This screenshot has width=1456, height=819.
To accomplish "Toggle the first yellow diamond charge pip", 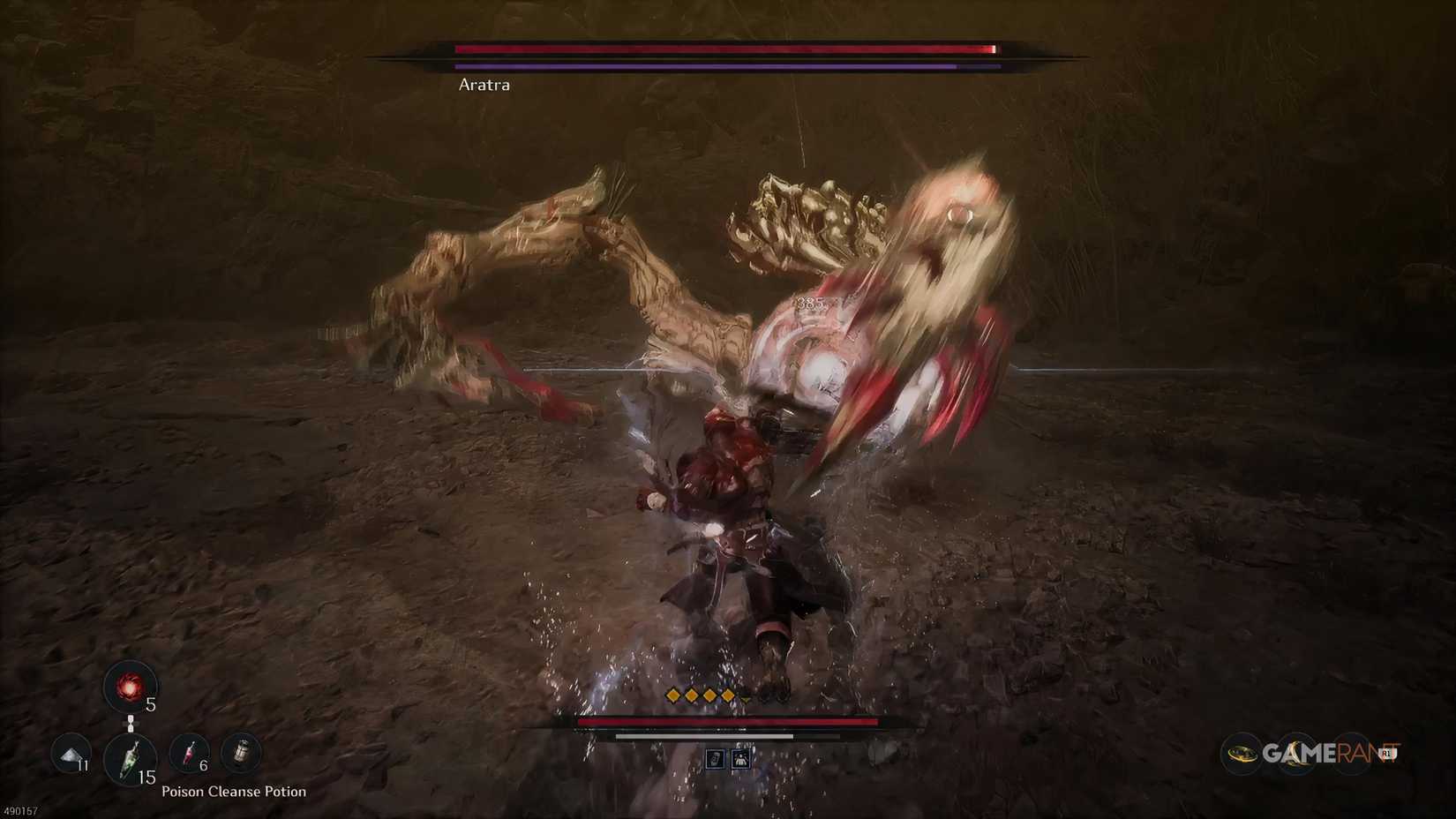I will click(672, 695).
